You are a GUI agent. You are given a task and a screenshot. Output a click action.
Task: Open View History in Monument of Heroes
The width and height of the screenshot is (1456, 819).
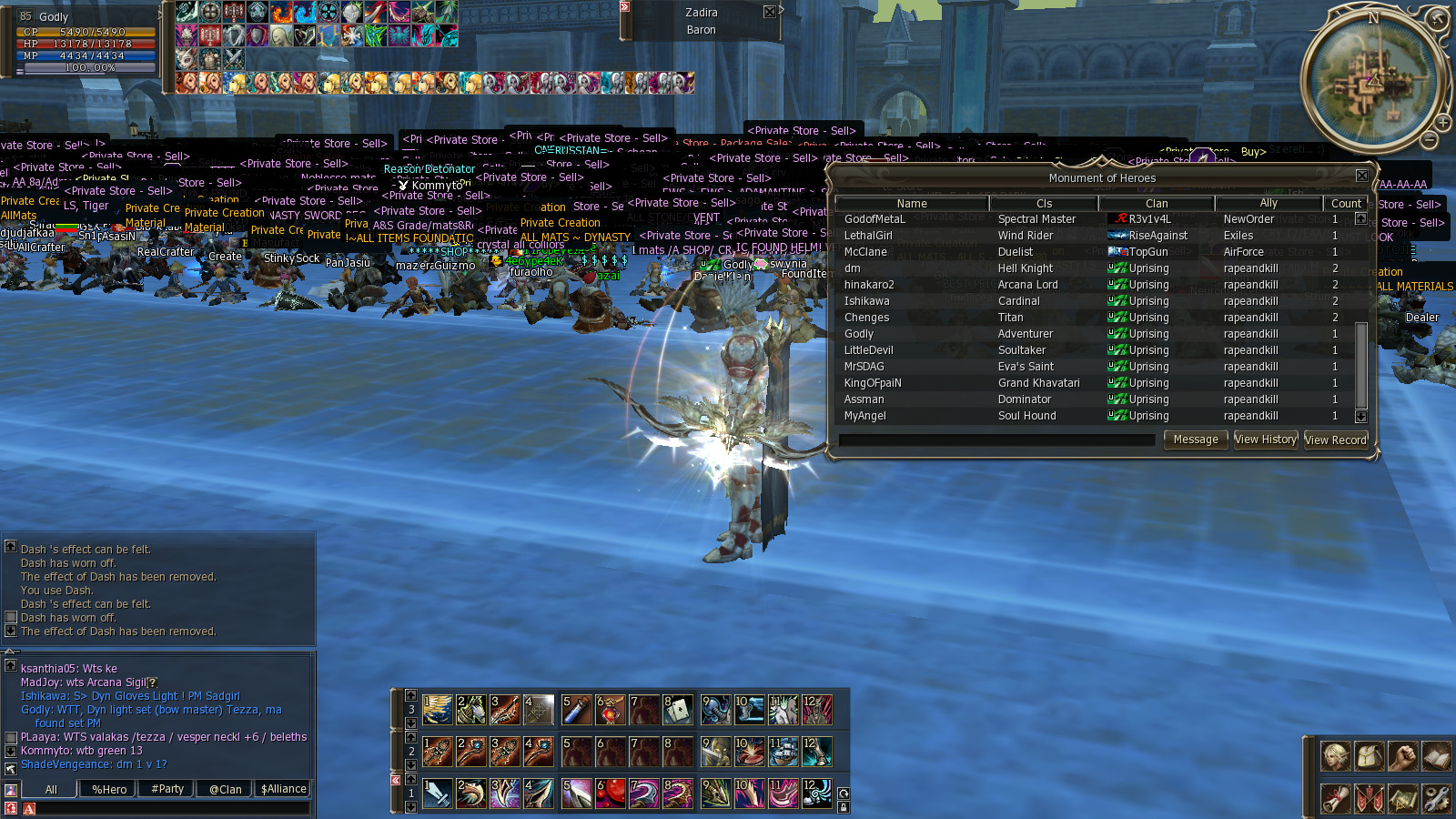(1265, 440)
